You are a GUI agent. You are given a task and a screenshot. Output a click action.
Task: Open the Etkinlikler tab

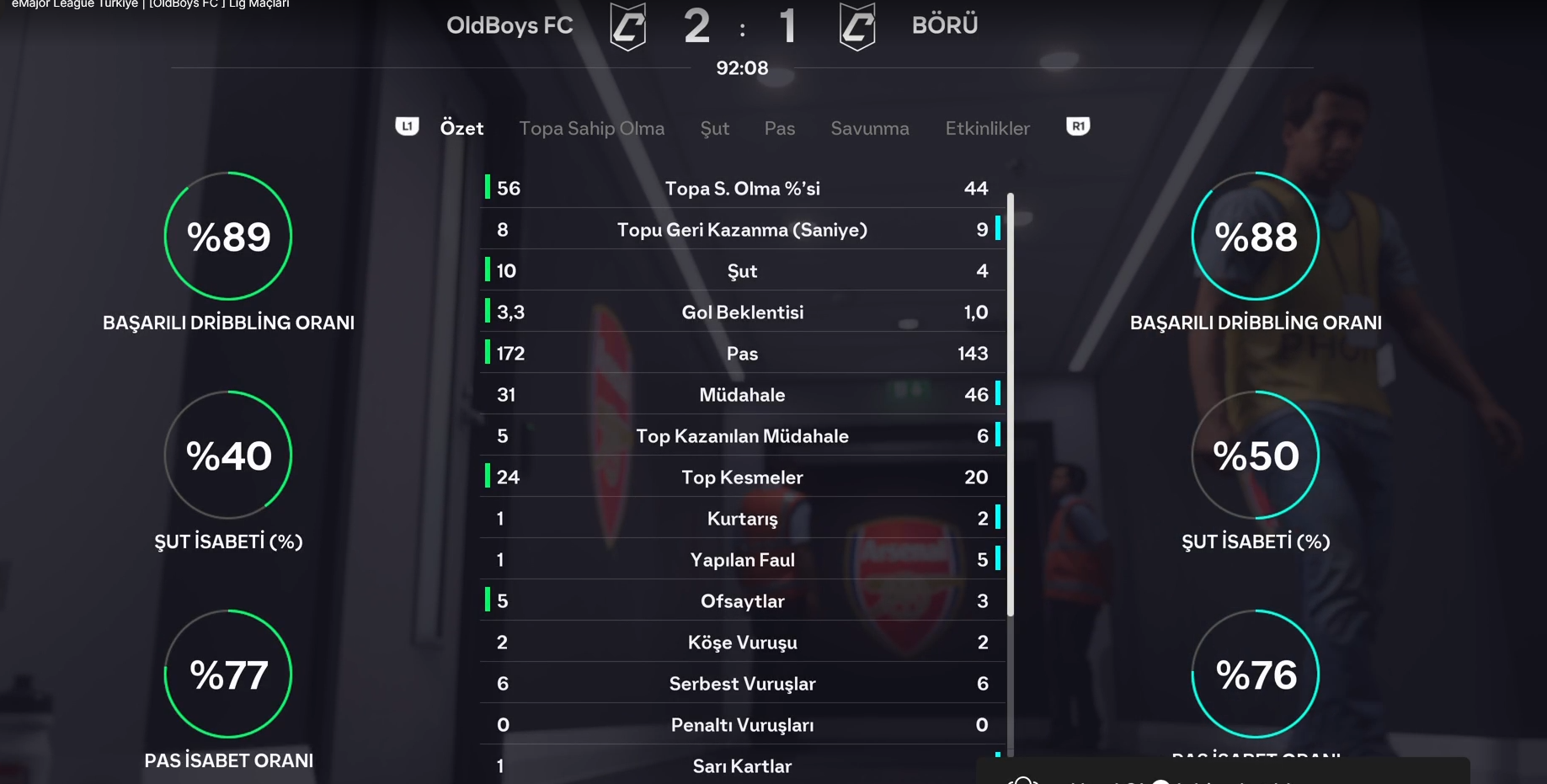click(x=987, y=128)
